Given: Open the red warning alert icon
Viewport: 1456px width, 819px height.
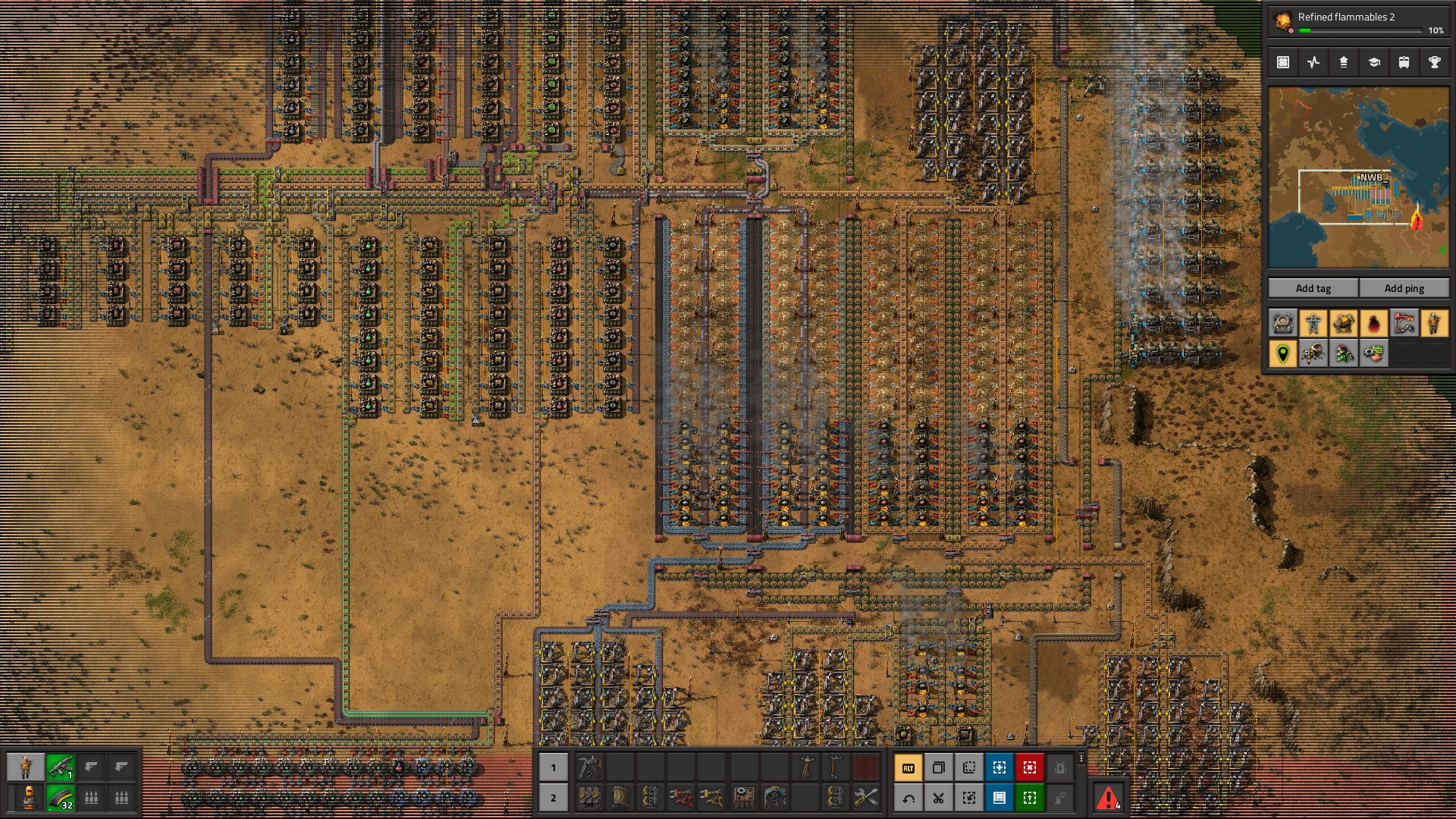Looking at the screenshot, I should (1108, 798).
